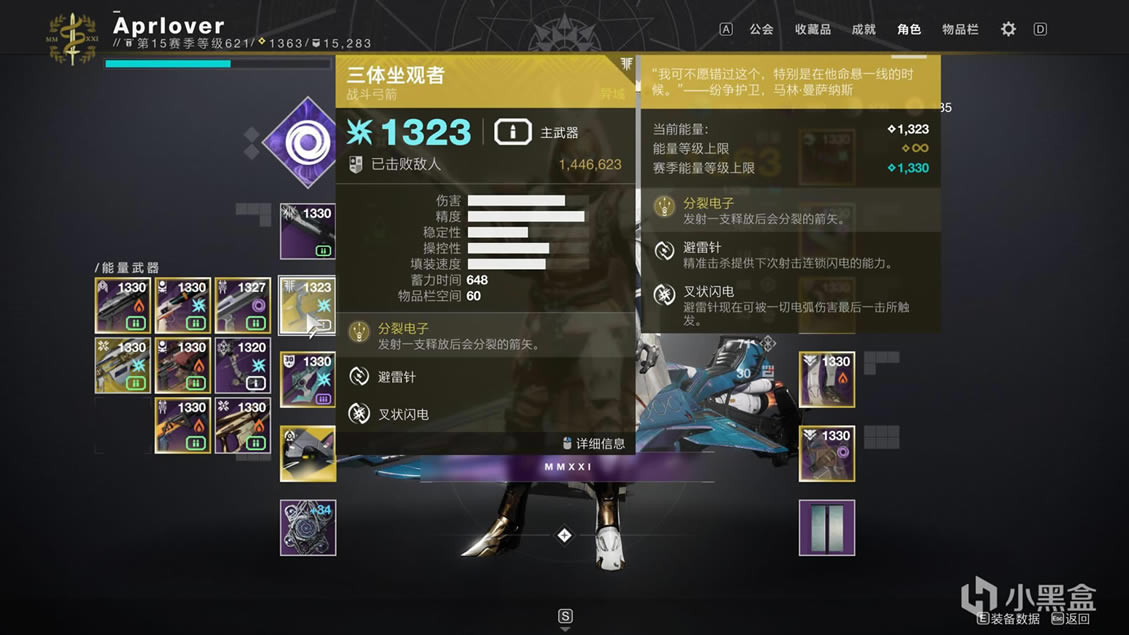Select the 角色 character tab
This screenshot has height=635, width=1129.
click(908, 29)
